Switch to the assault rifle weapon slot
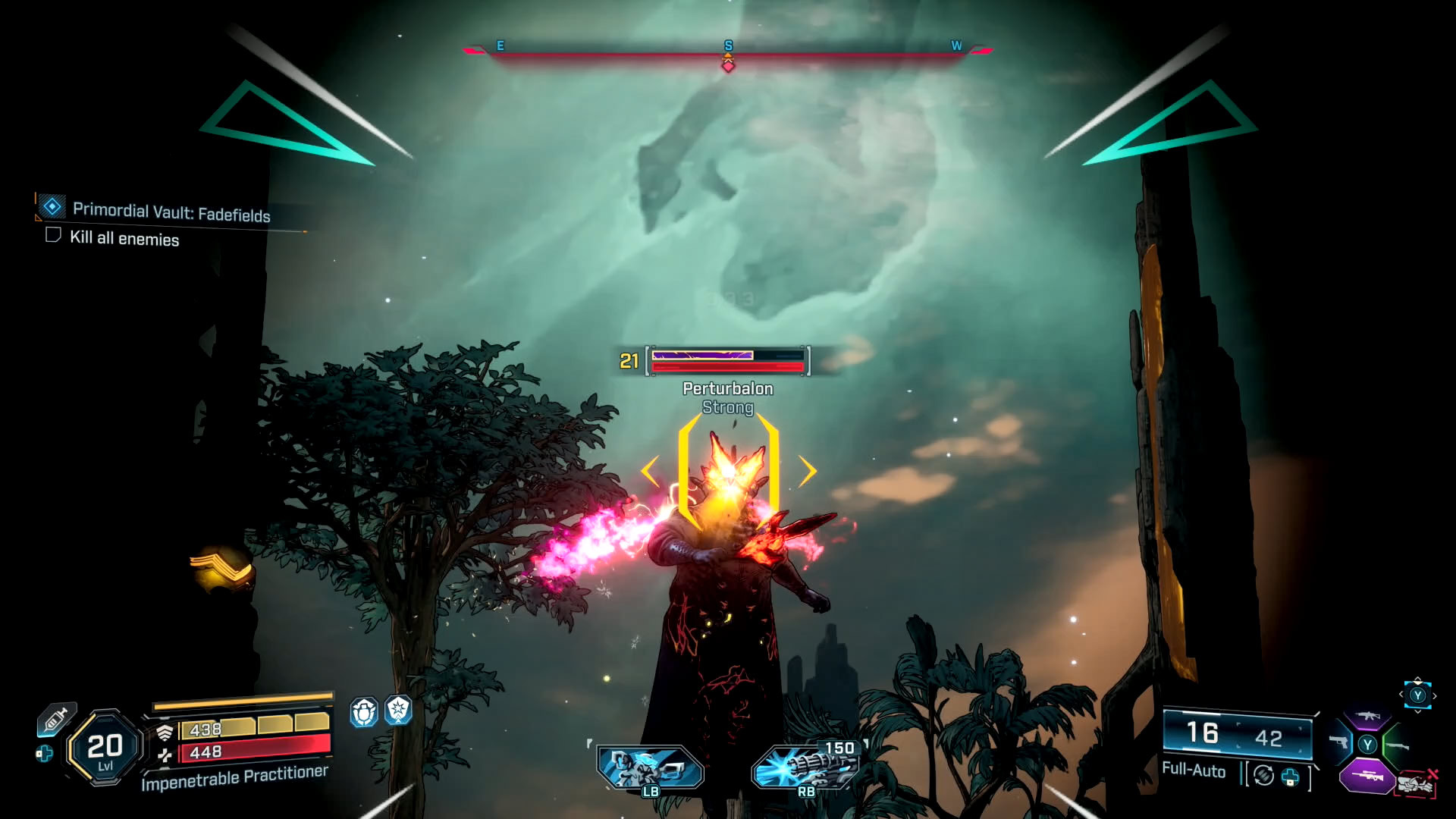Screen dimensions: 1456x819 pos(1367,716)
